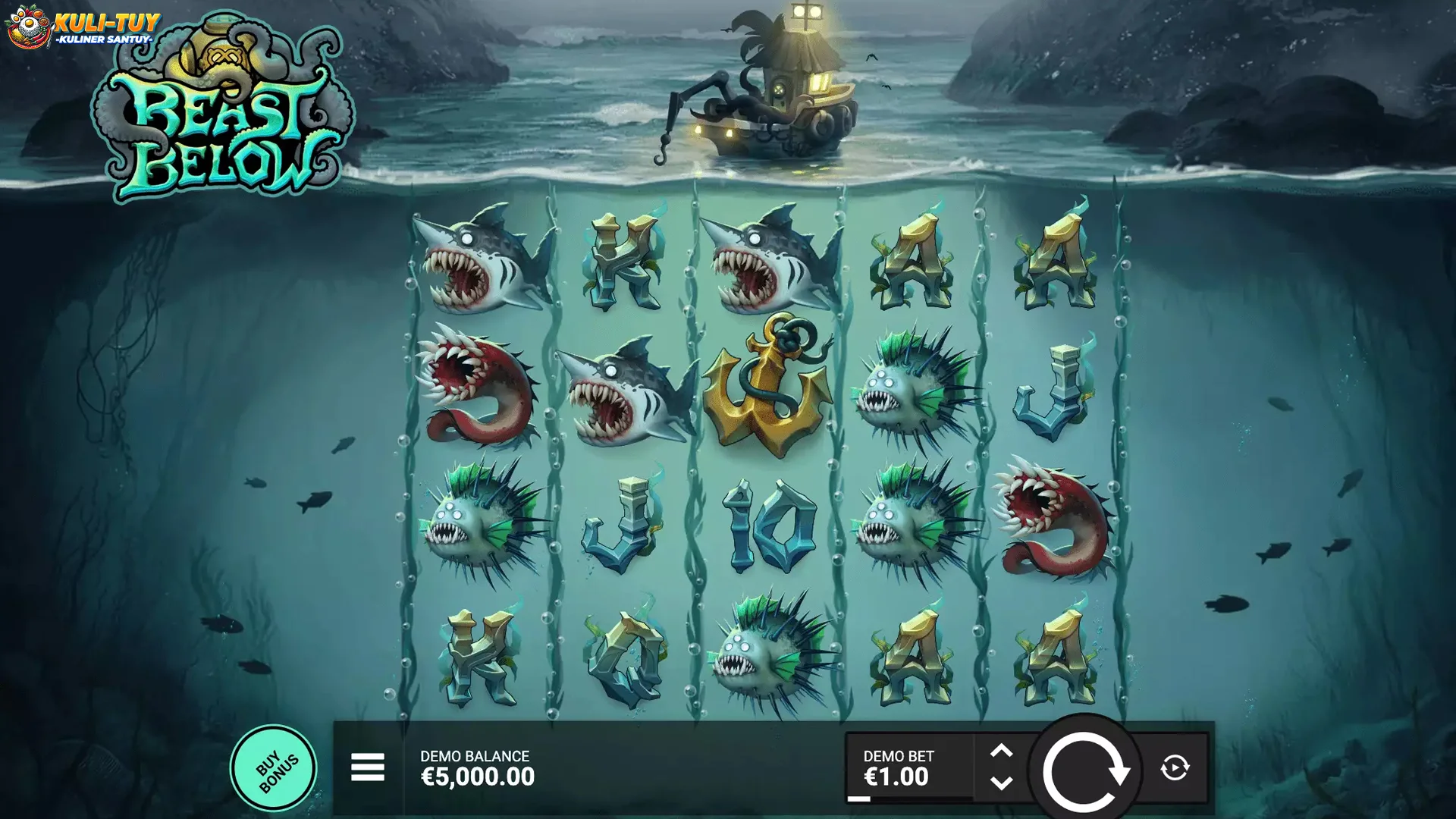Activate the autoplay button
1456x819 pixels.
(1175, 767)
